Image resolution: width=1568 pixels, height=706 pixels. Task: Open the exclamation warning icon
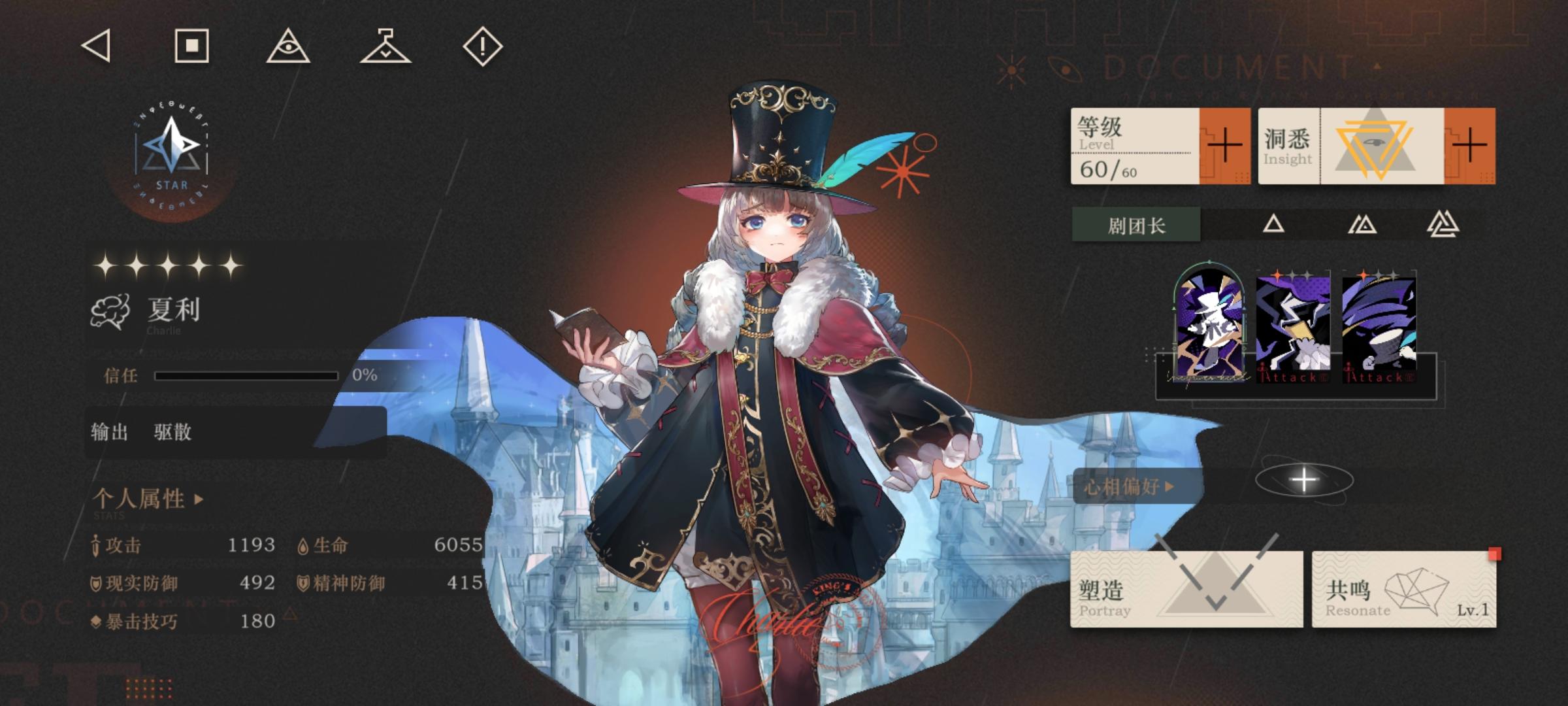click(482, 48)
